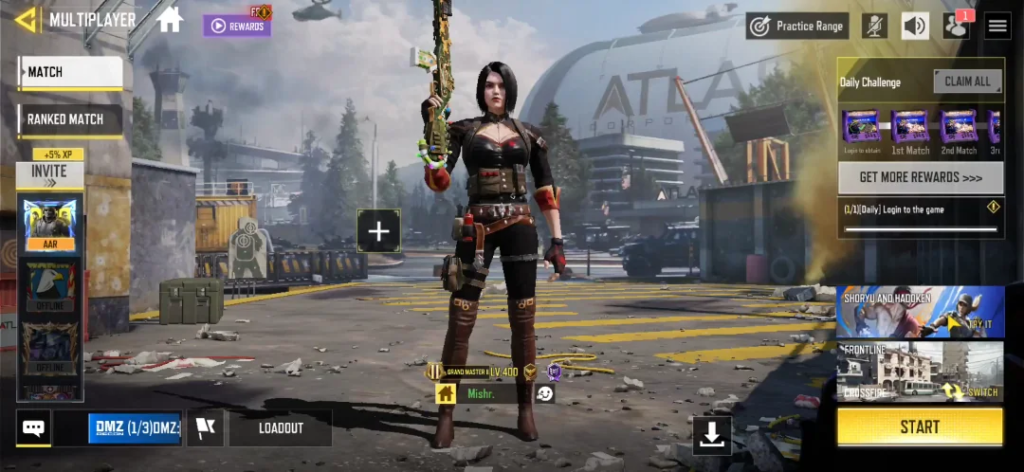The height and width of the screenshot is (472, 1024).
Task: Tap Get More Rewards
Action: 920,177
